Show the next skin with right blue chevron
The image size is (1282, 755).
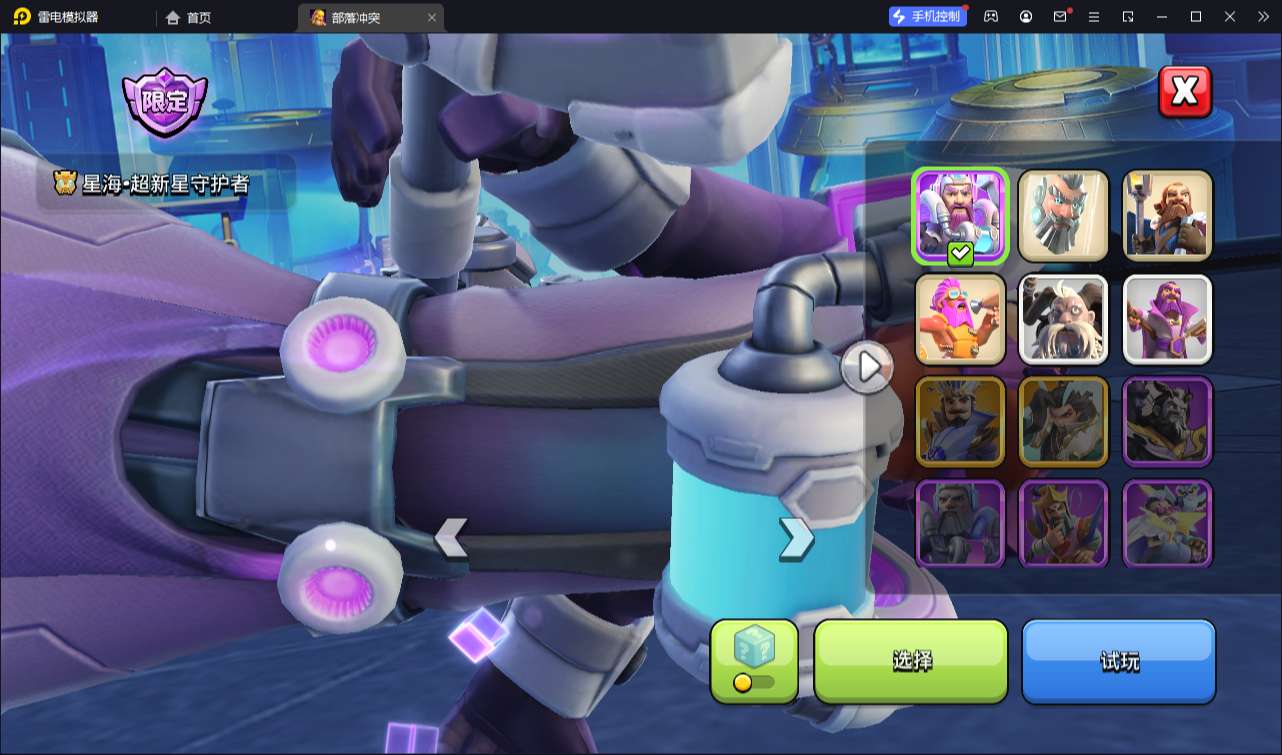[796, 538]
